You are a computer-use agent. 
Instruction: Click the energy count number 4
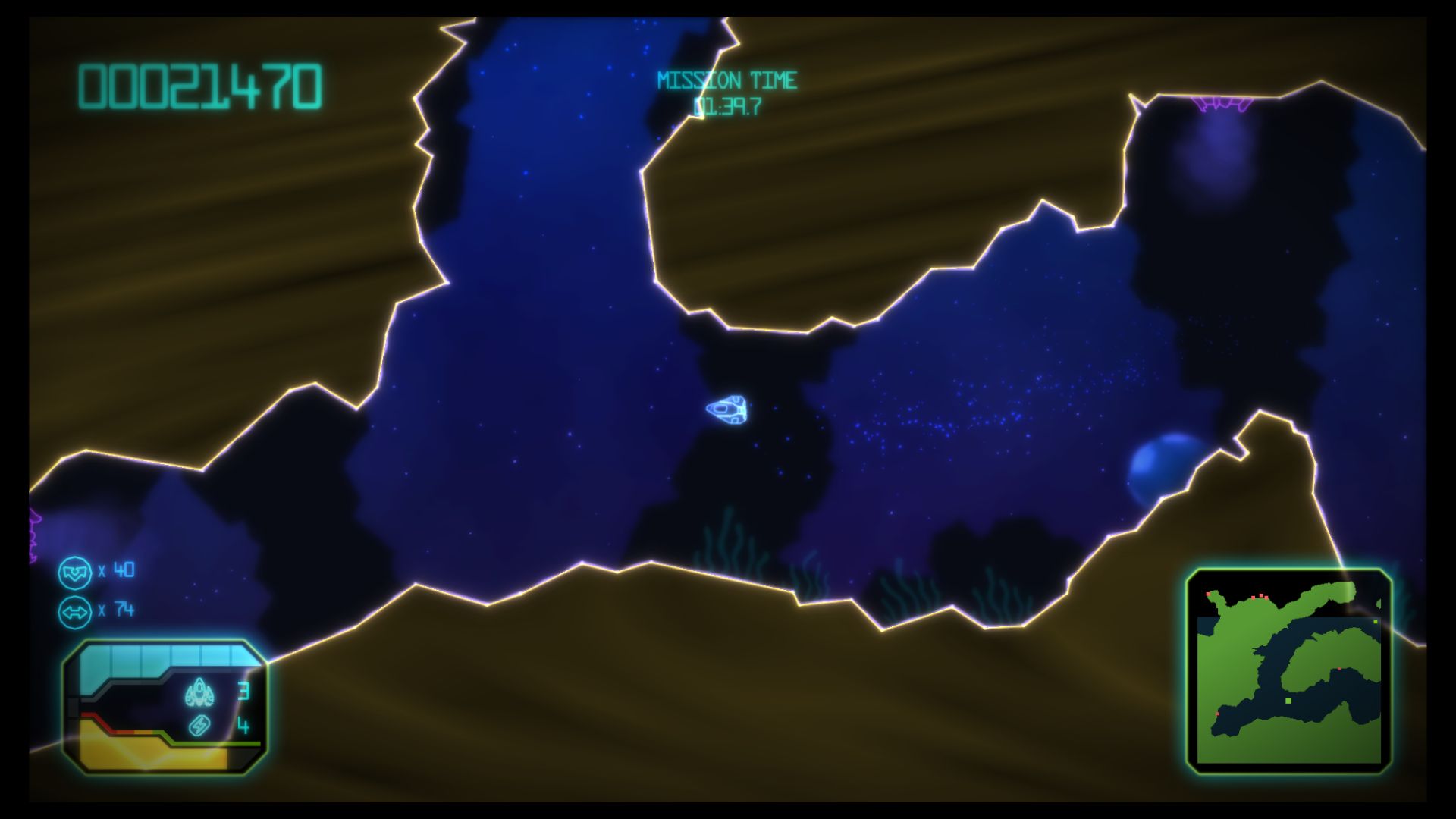point(243,726)
